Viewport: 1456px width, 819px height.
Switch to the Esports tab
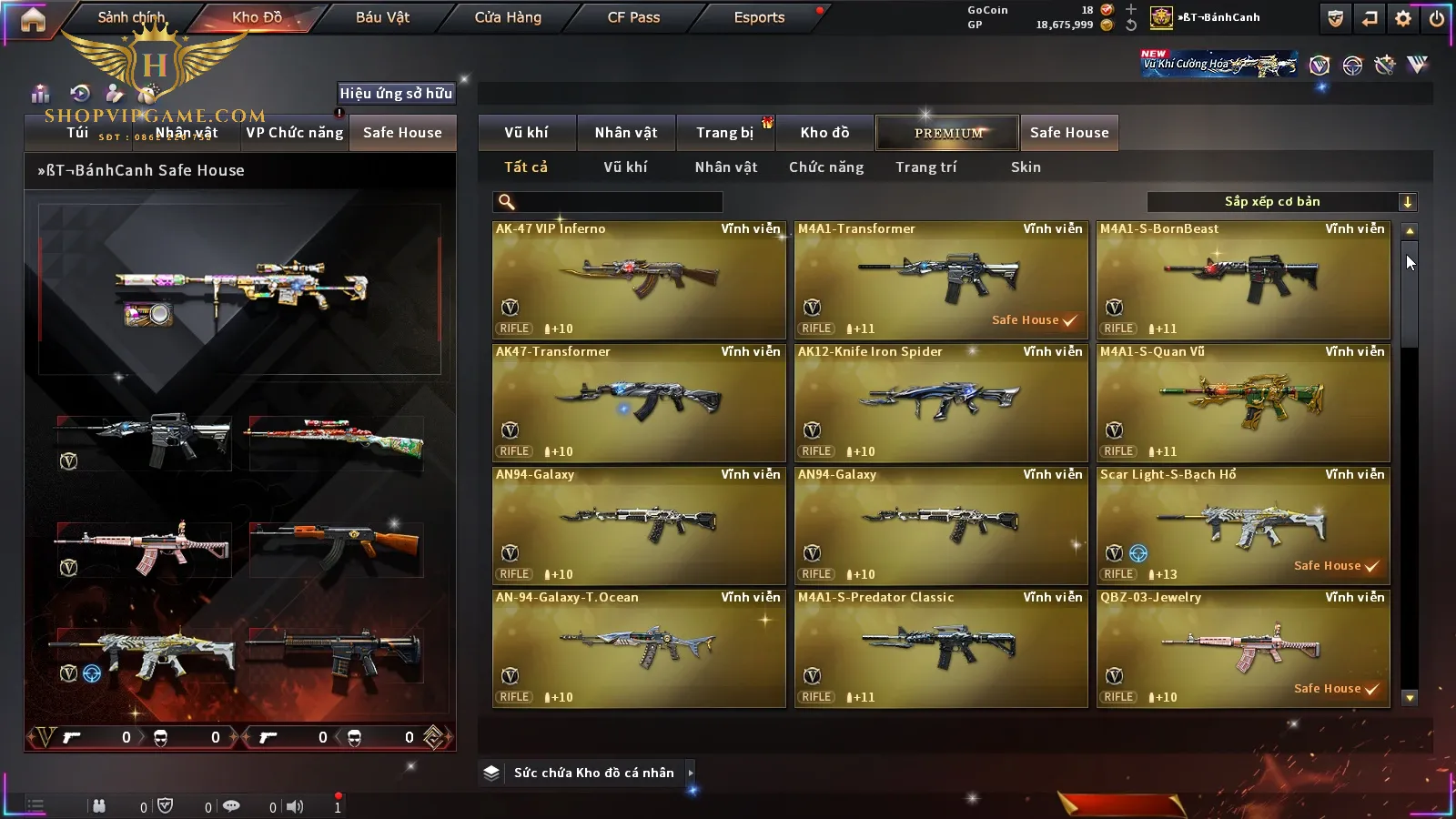[759, 17]
